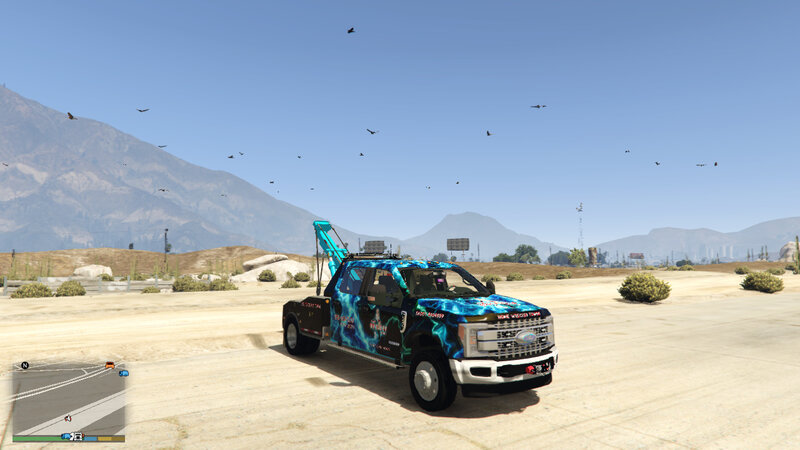Select the player position marker on minimap

[x=68, y=417]
